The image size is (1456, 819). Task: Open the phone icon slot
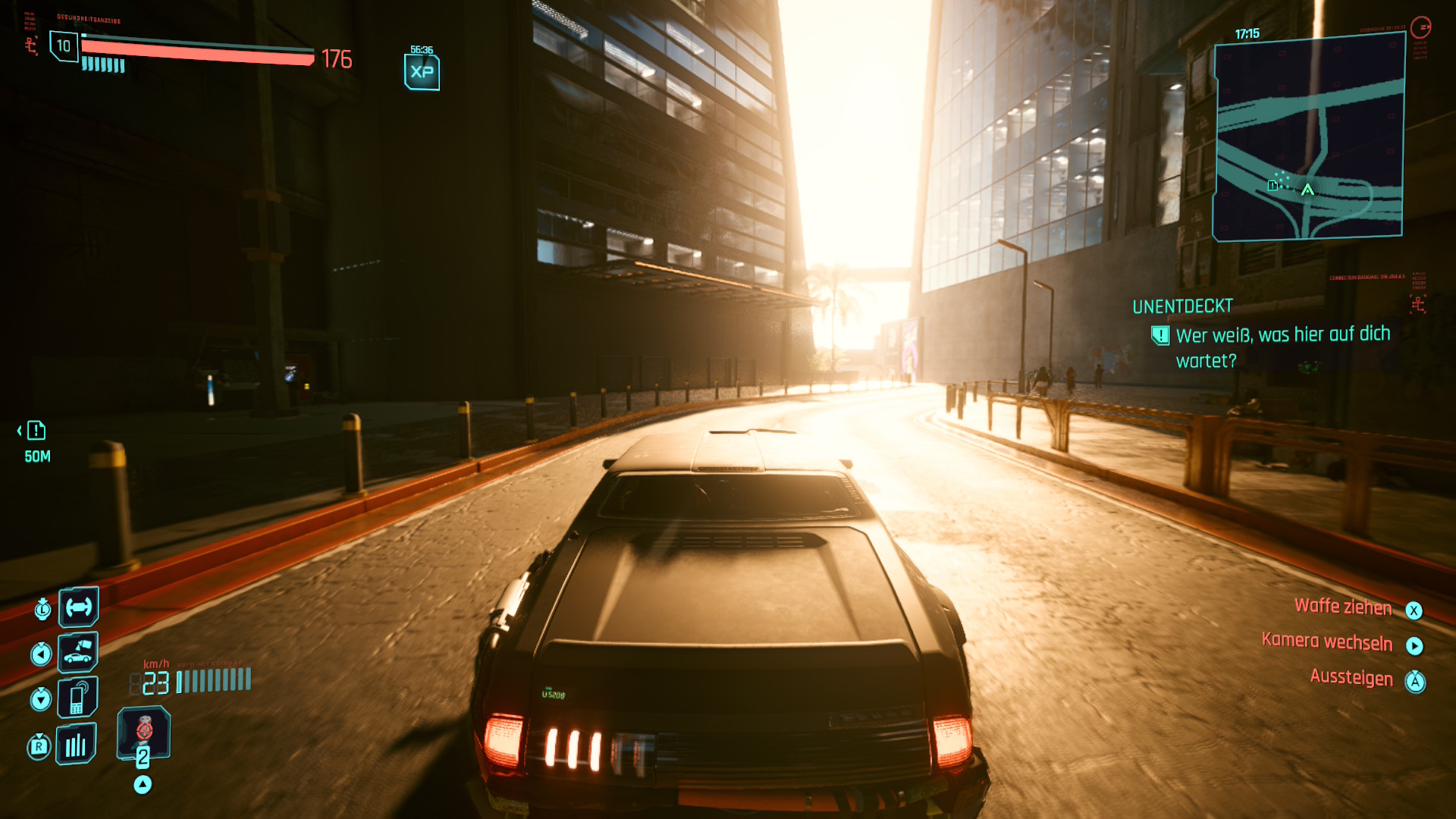(78, 697)
